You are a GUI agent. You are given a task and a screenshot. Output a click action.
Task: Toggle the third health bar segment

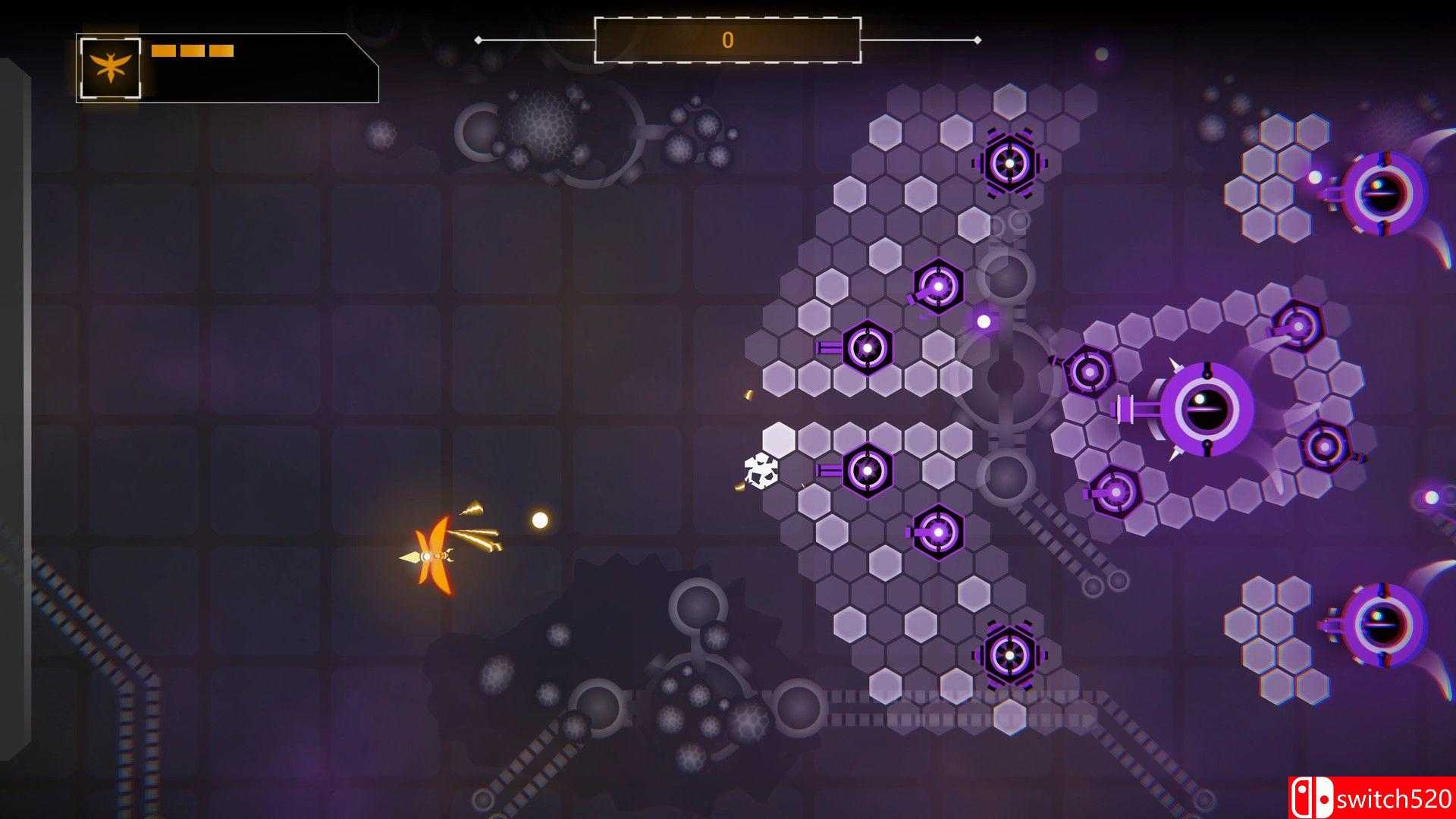click(x=222, y=52)
